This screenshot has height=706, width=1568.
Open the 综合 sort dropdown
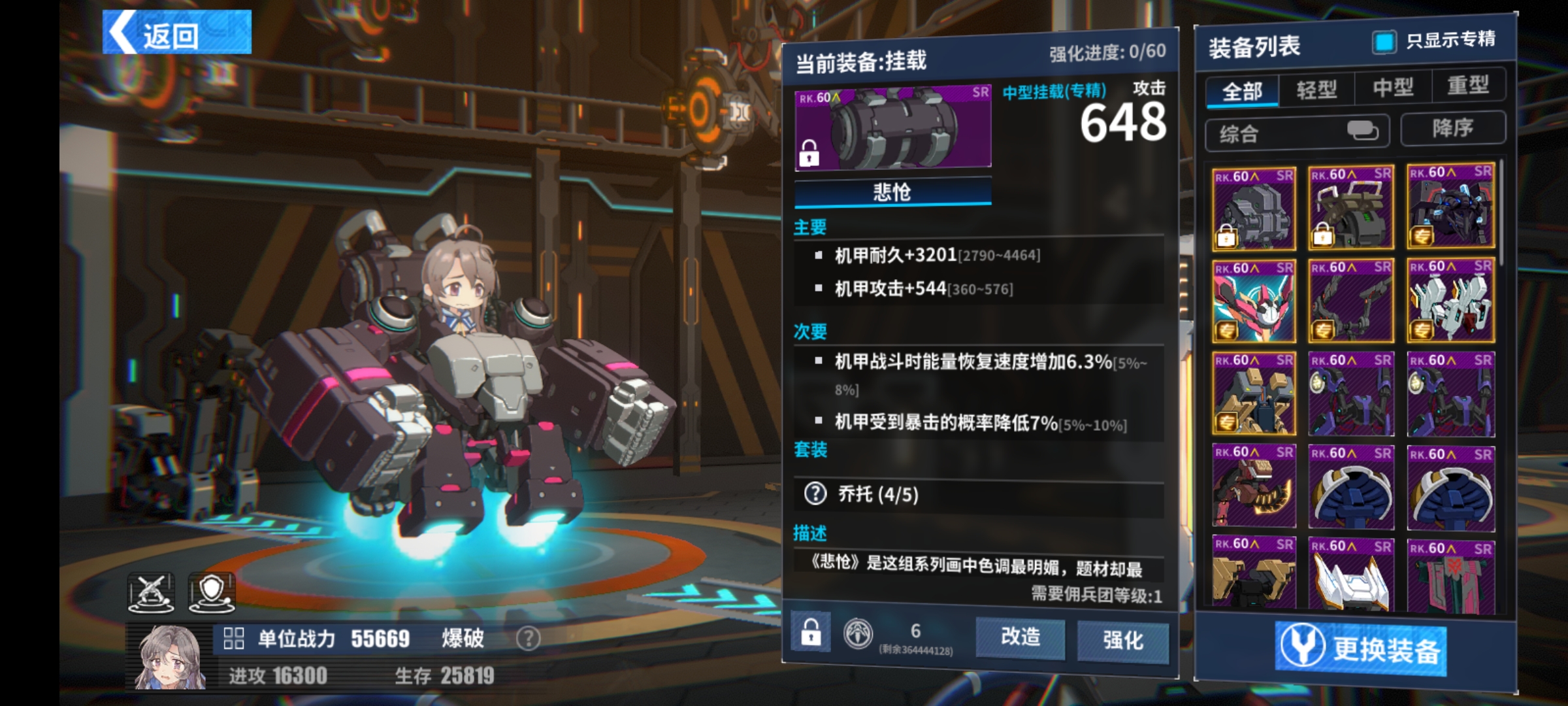click(x=1297, y=133)
